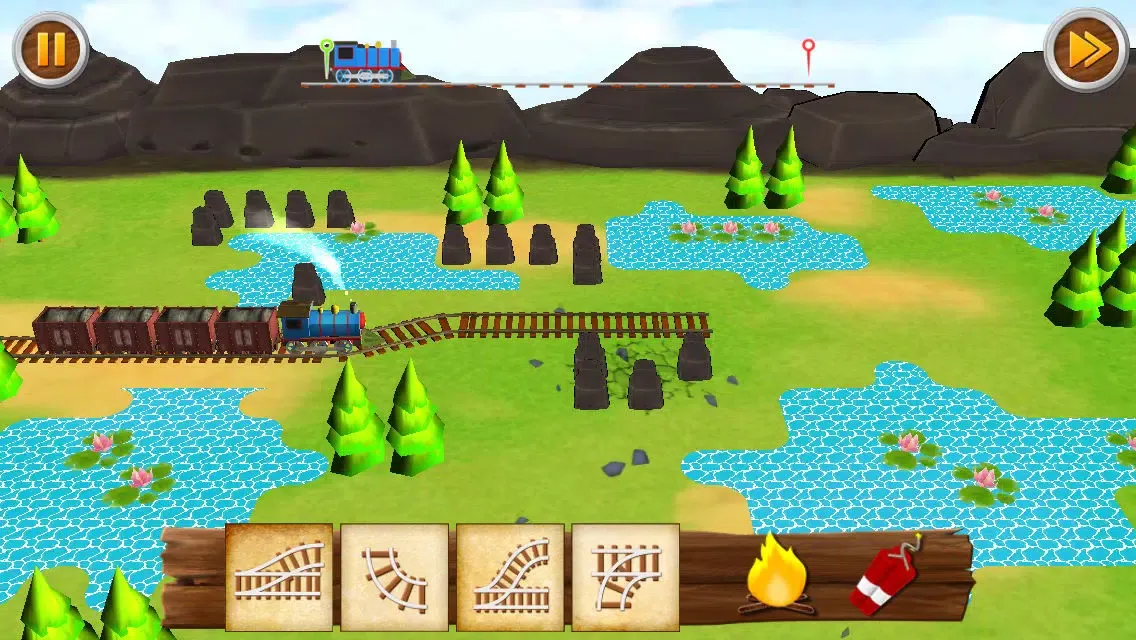The height and width of the screenshot is (640, 1136).
Task: Choose the single curved track piece
Action: click(394, 577)
